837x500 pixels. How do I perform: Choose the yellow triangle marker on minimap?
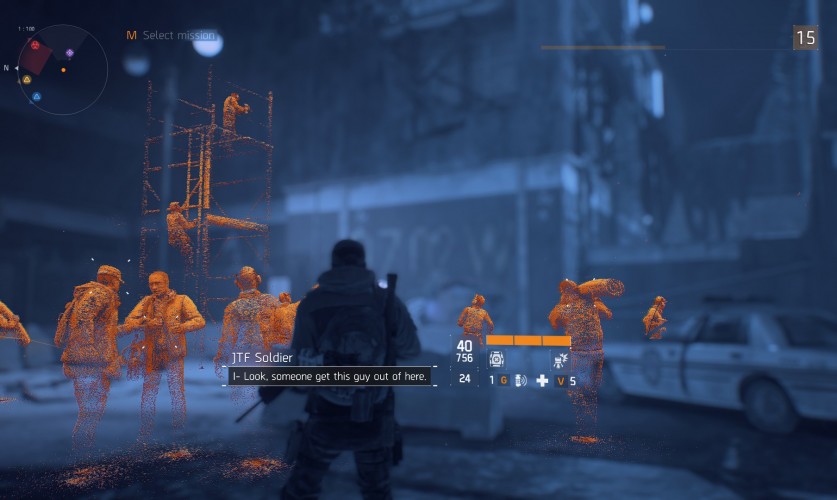point(27,79)
